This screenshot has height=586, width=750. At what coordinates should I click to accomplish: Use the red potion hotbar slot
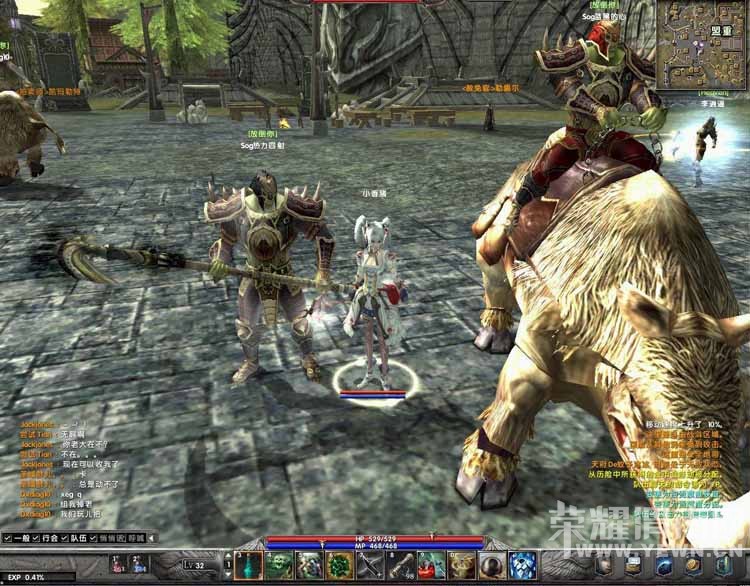432,566
